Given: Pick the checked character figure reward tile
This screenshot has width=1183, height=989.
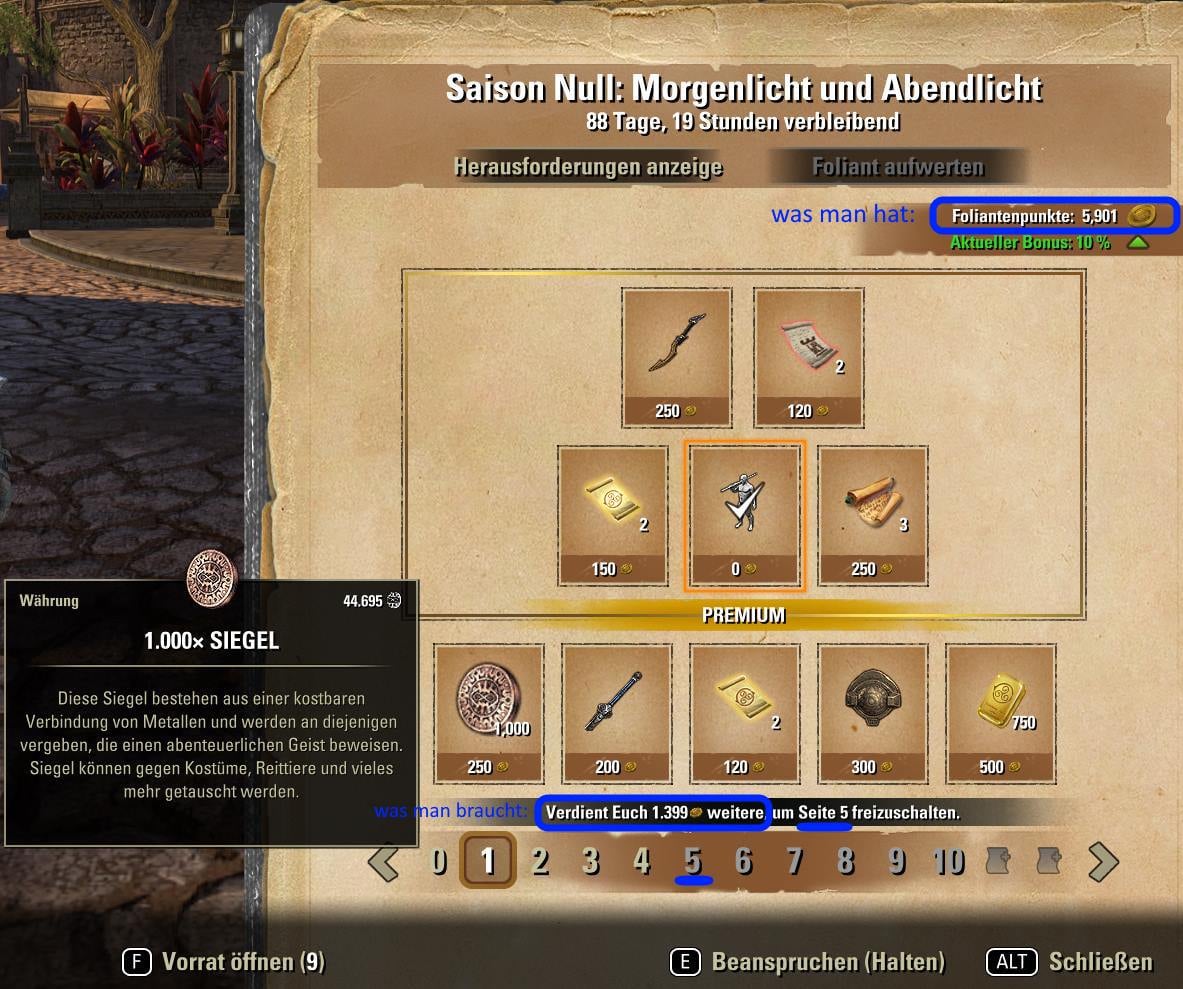Looking at the screenshot, I should tap(744, 514).
